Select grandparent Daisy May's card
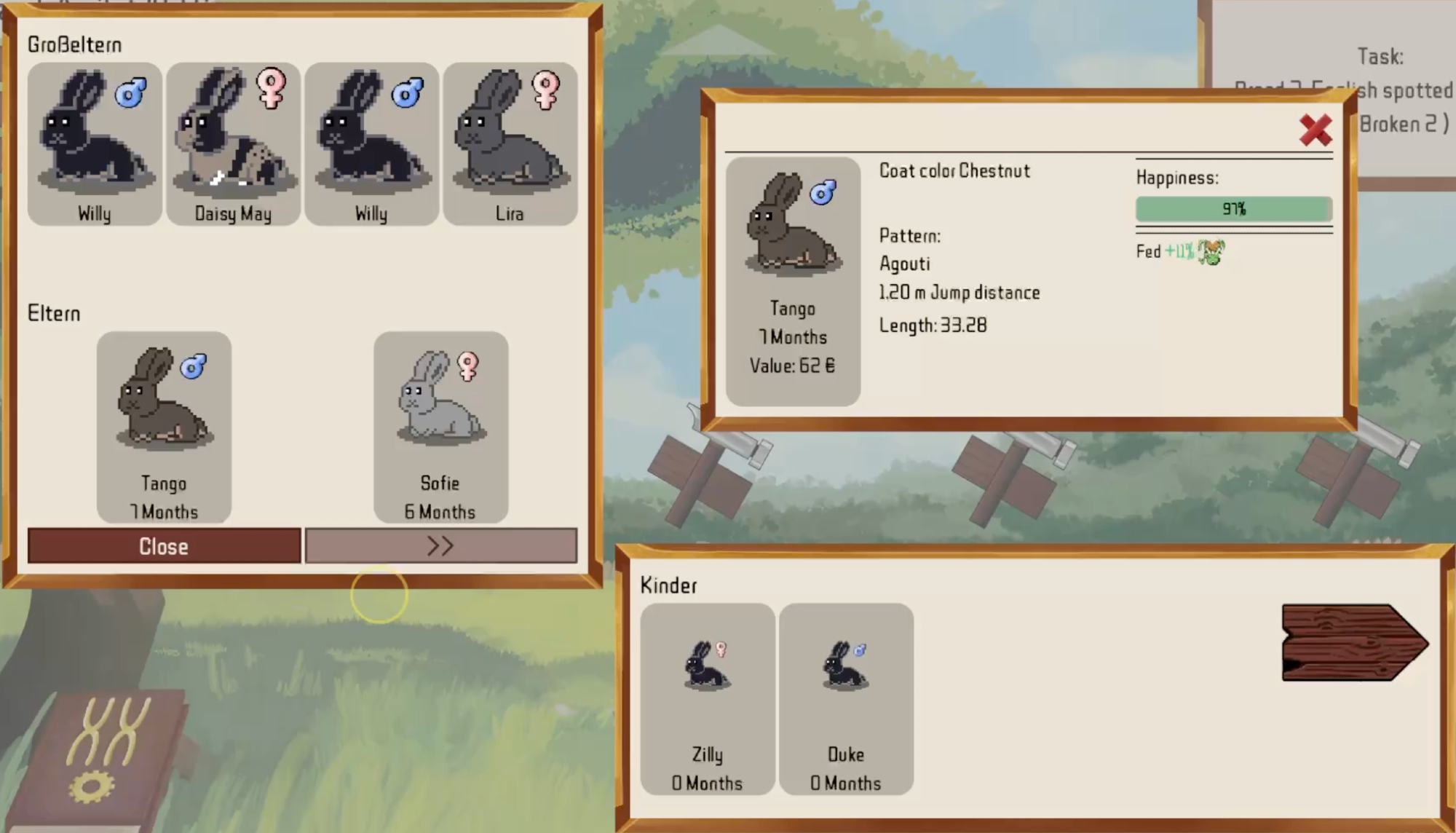Image resolution: width=1456 pixels, height=833 pixels. point(233,143)
